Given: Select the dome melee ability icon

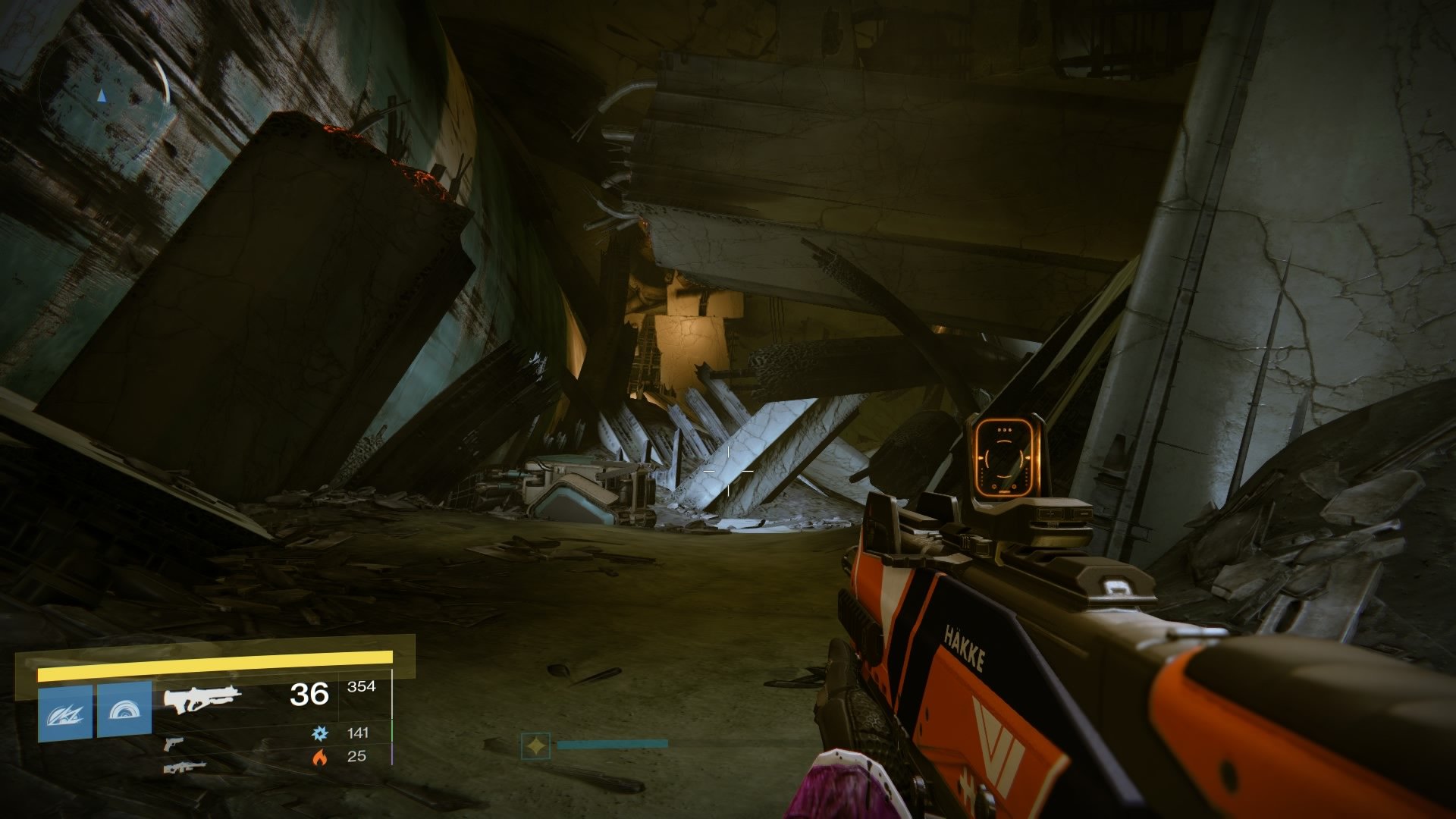Looking at the screenshot, I should coord(124,711).
